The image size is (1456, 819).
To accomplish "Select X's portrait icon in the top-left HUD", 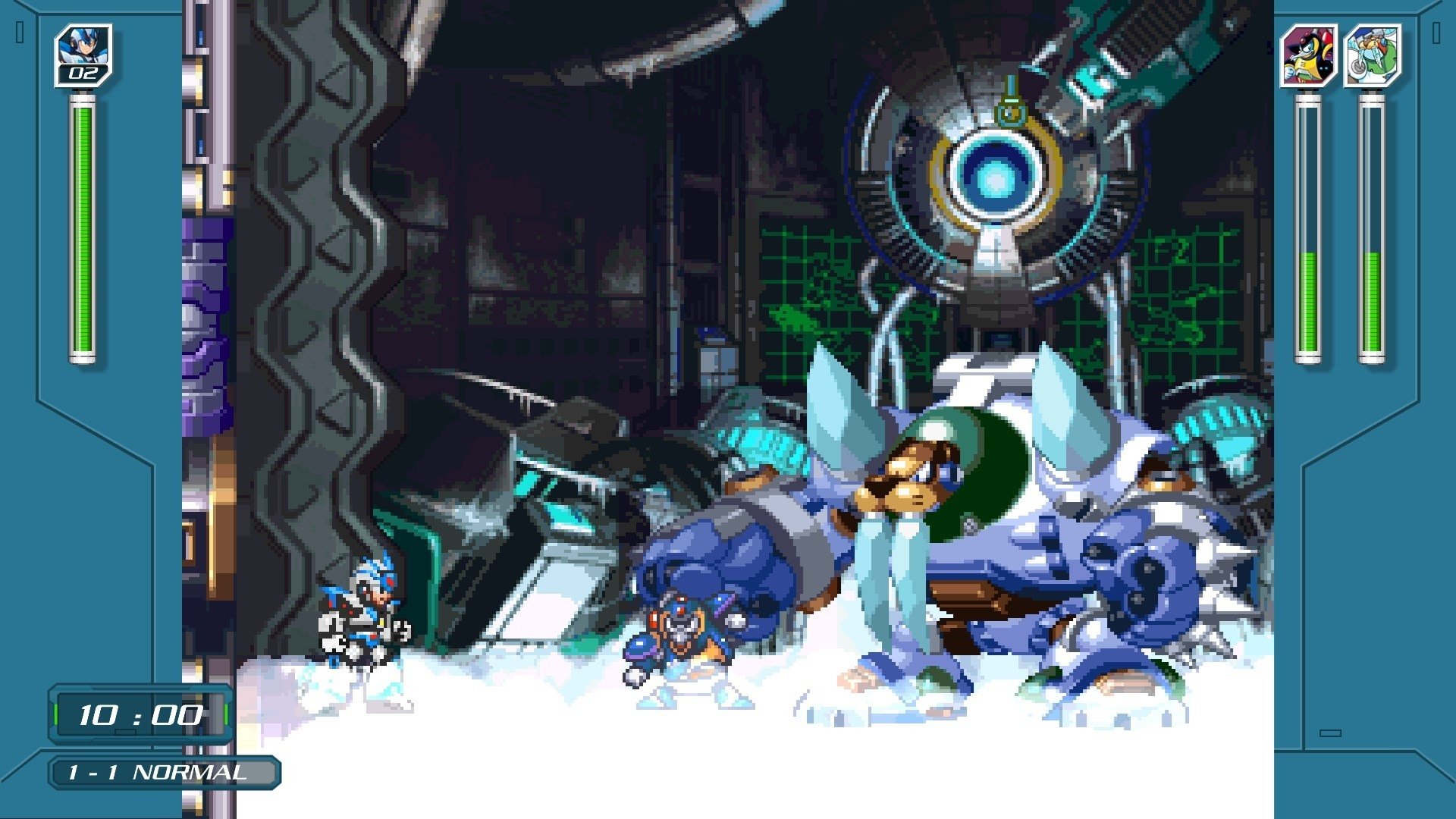I will click(x=85, y=47).
